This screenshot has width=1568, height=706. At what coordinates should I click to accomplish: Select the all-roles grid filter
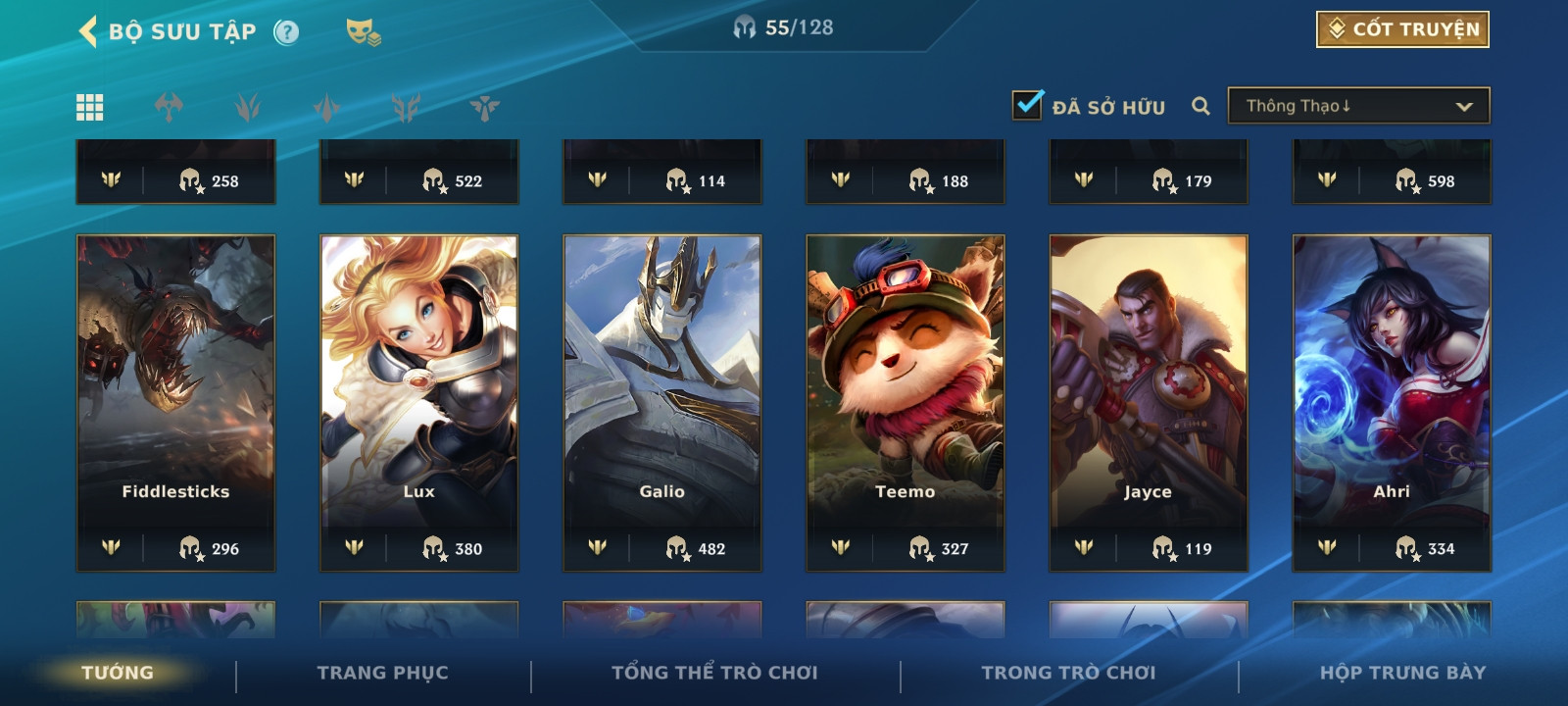tap(90, 107)
